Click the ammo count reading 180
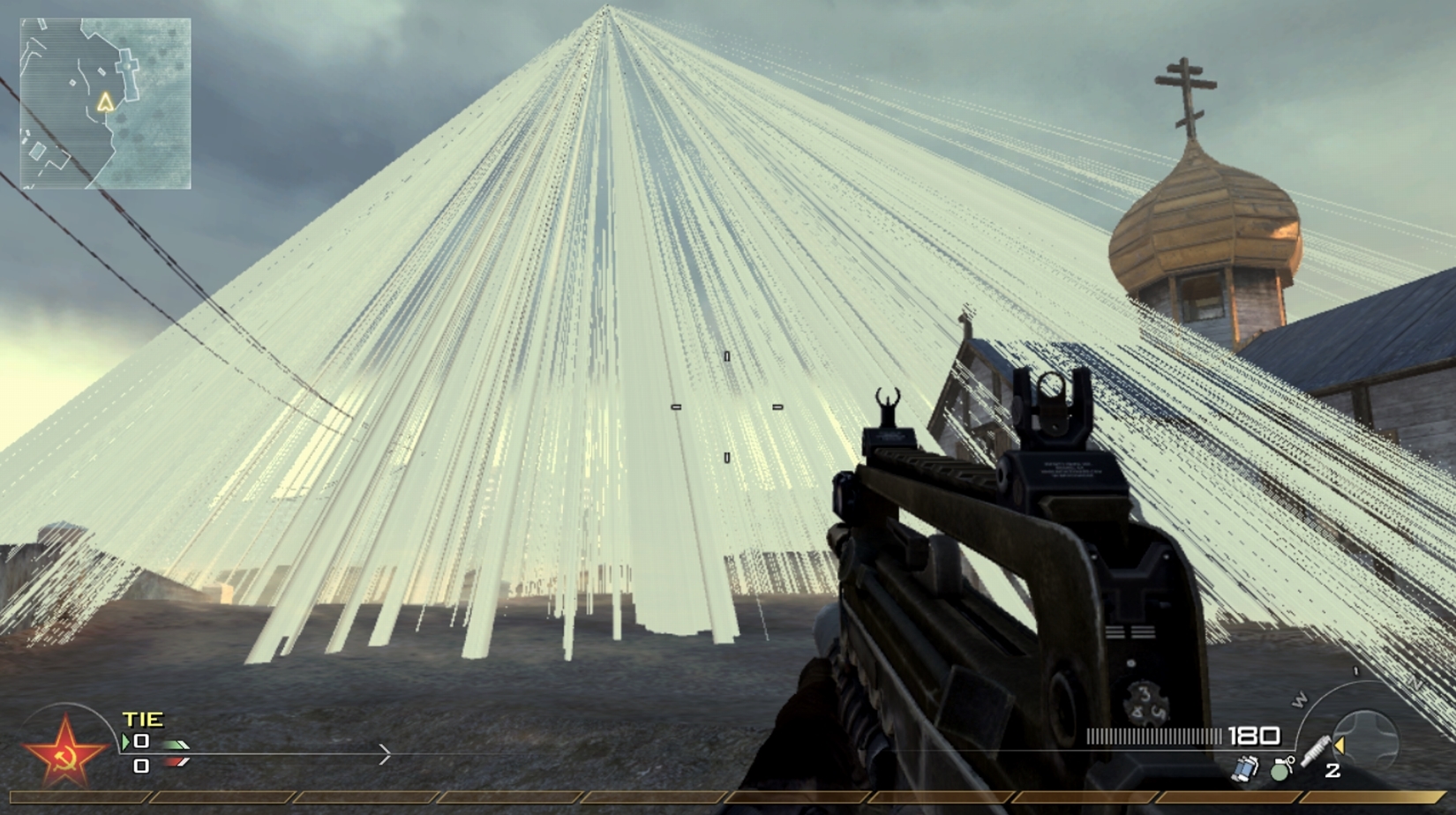Image resolution: width=1456 pixels, height=815 pixels. [x=1255, y=736]
